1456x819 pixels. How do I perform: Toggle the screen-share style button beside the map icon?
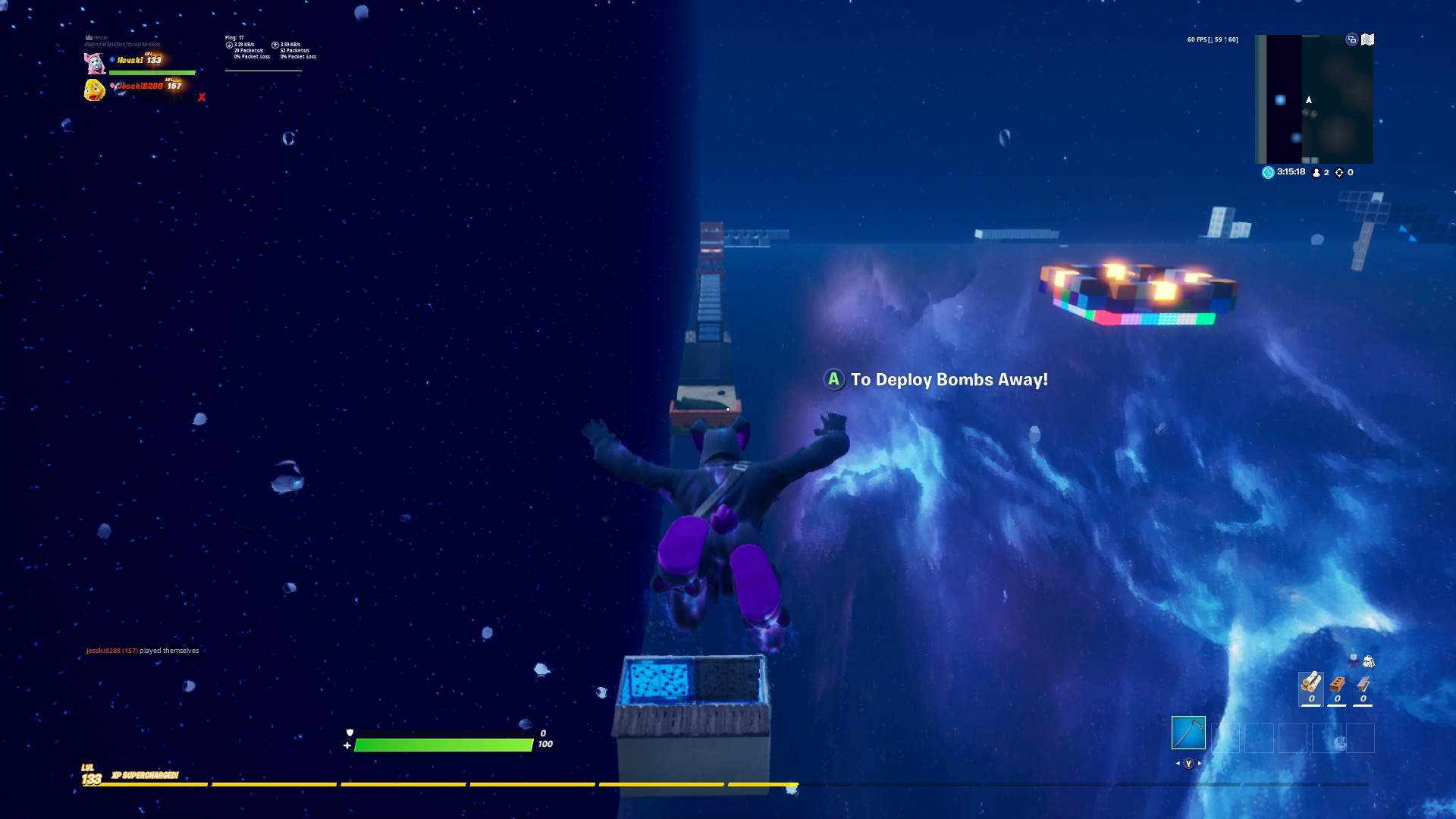point(1351,40)
